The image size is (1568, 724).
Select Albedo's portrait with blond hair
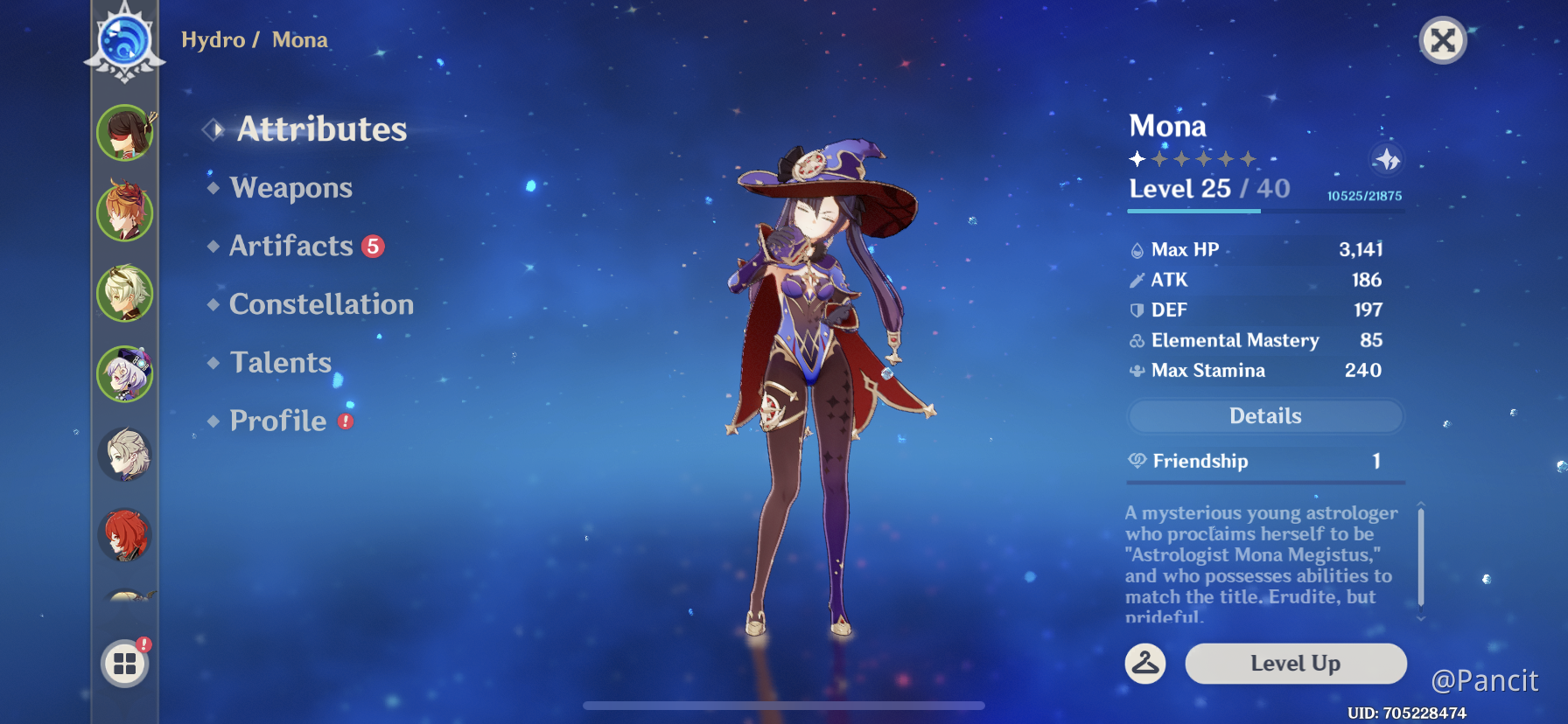(125, 455)
